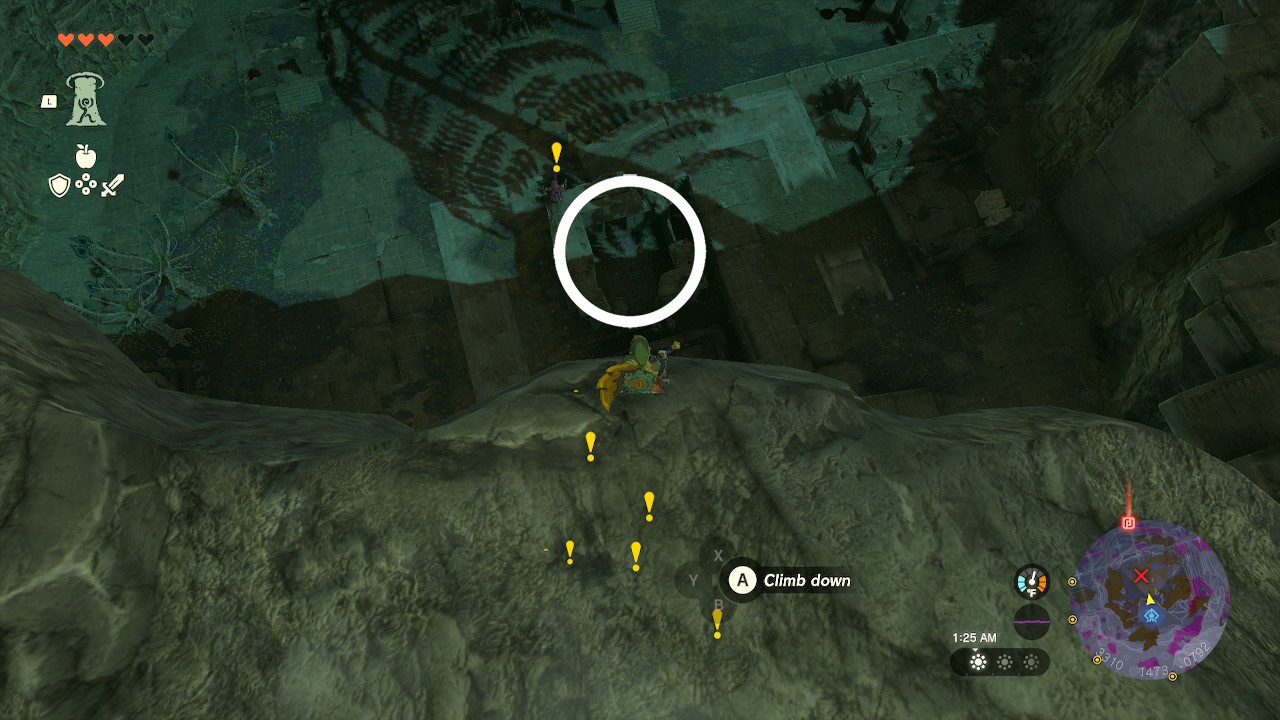The height and width of the screenshot is (720, 1280).
Task: Click the blue shrine icon on the minimap
Action: pos(1151,616)
